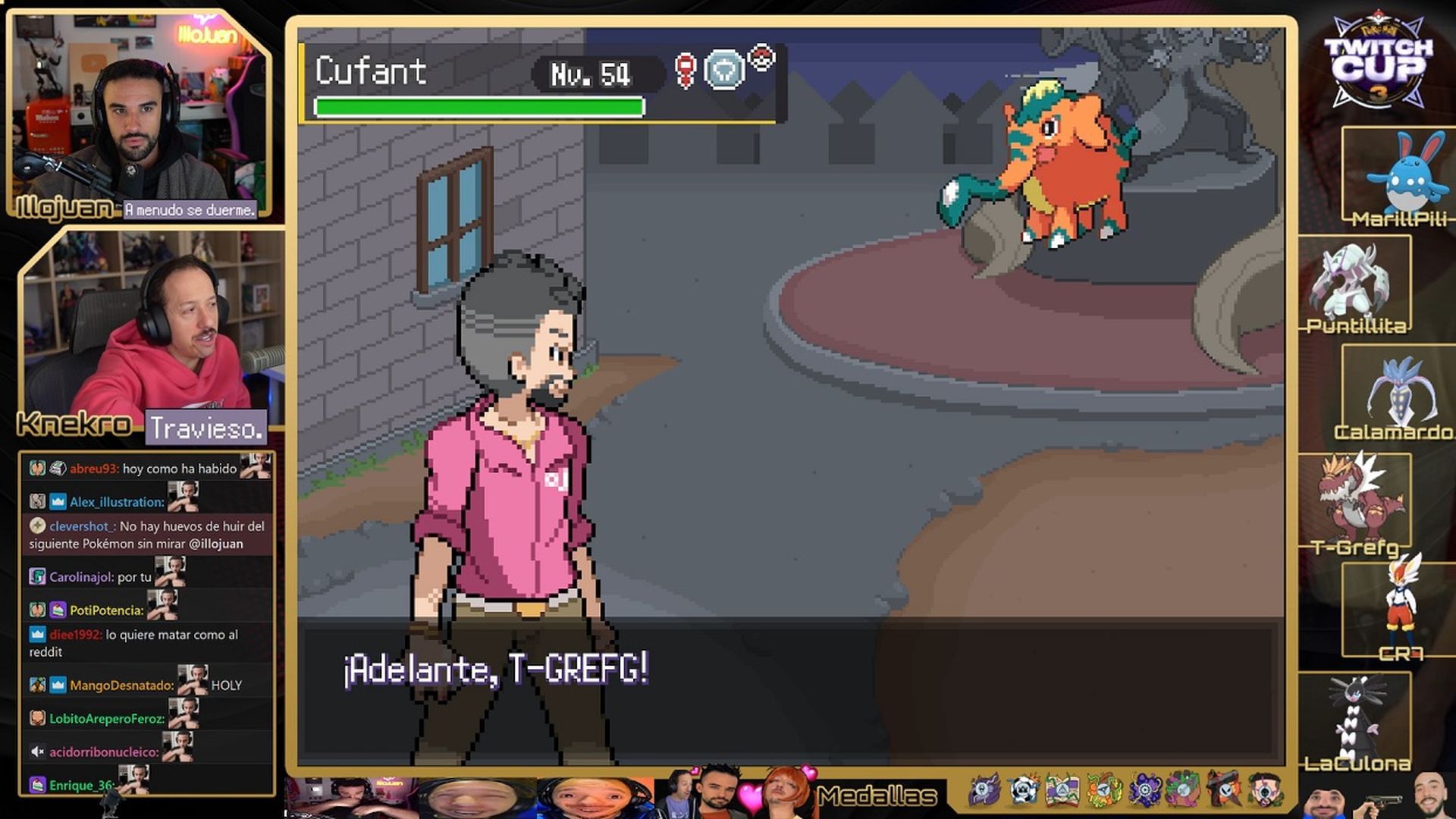Pick T-Grefg in the team sidebar
This screenshot has width=1456, height=819.
click(x=1355, y=500)
